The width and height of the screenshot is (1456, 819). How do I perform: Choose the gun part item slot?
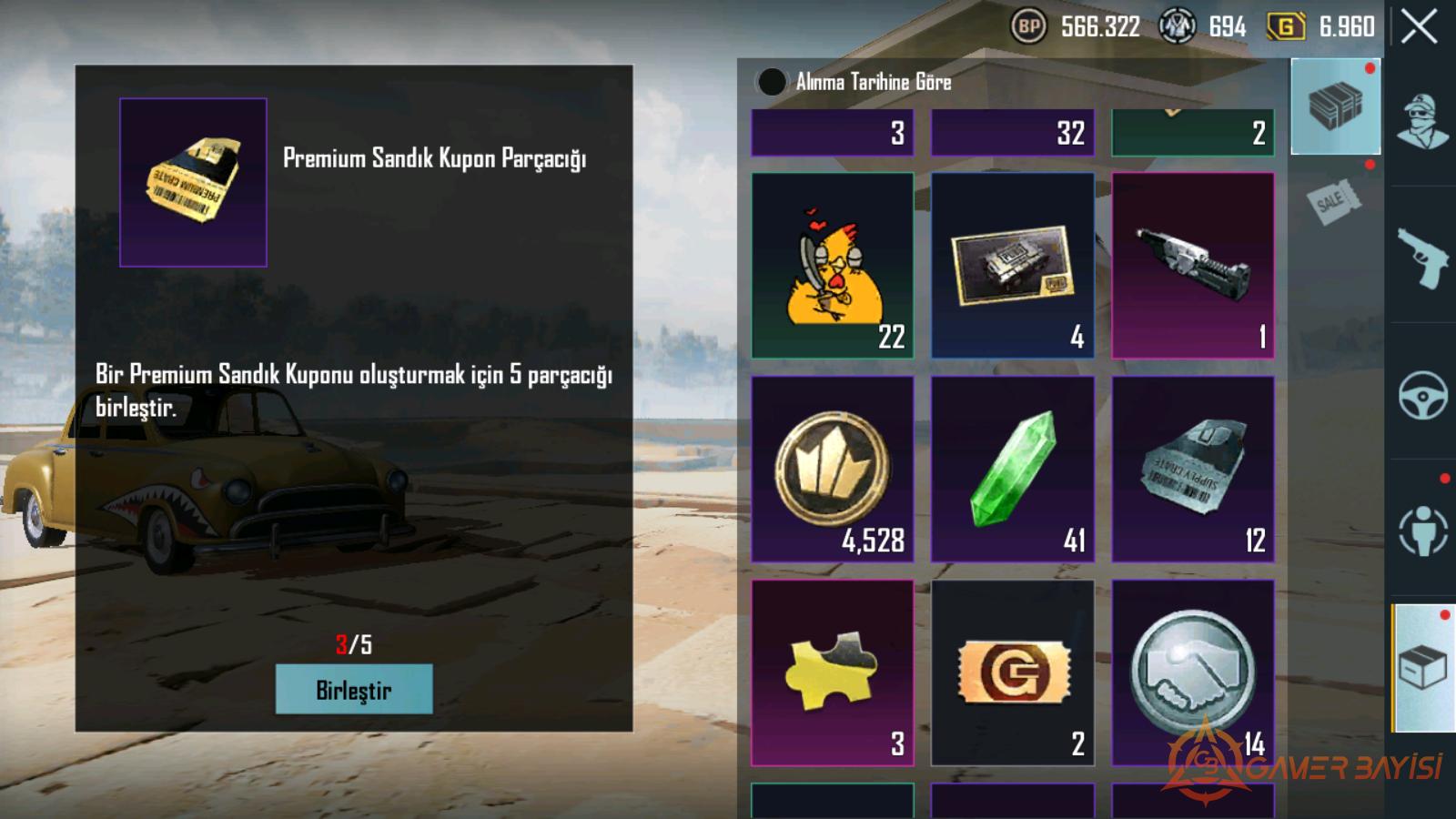pyautogui.click(x=1192, y=265)
